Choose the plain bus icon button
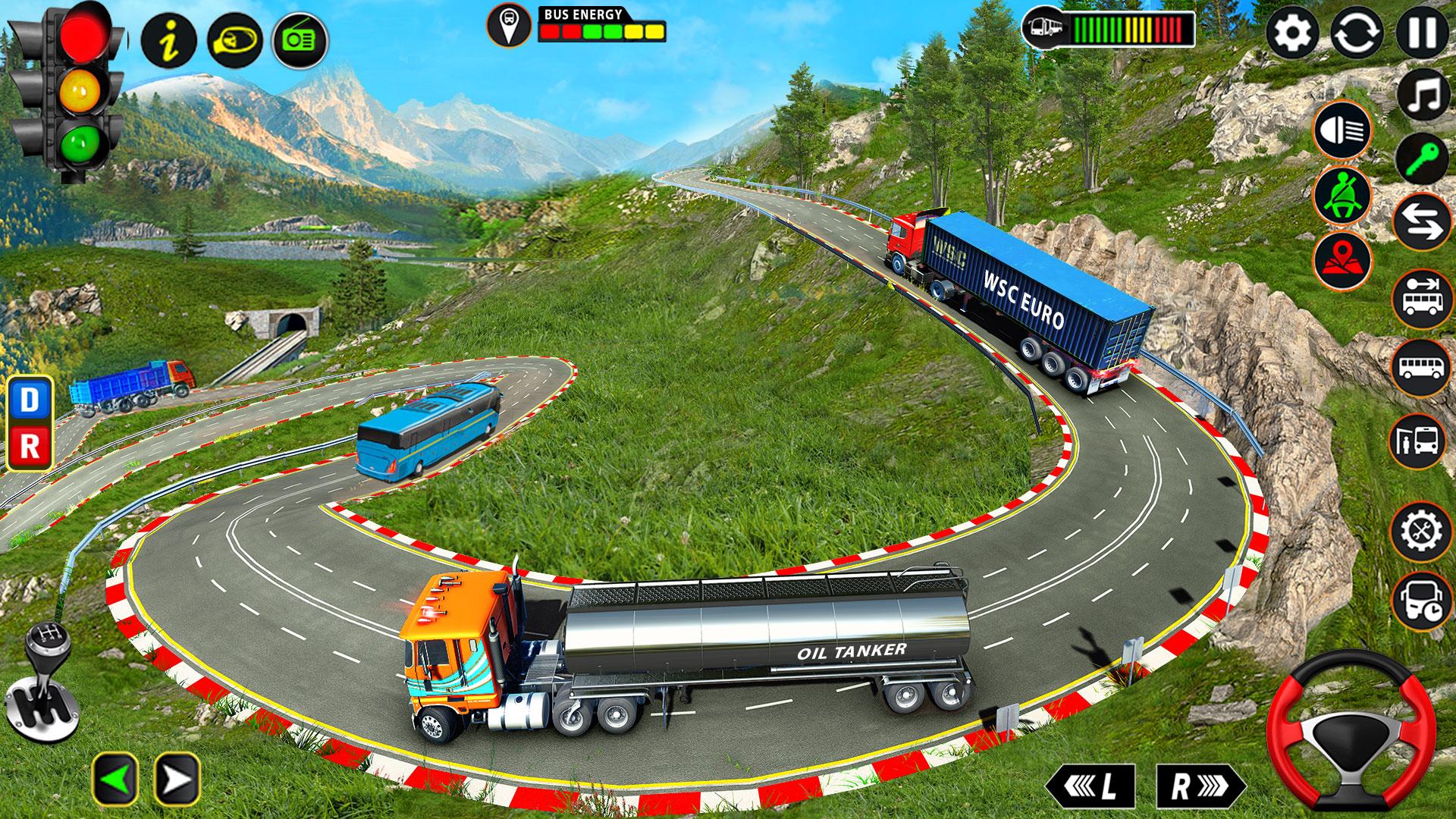Screen dimensions: 1456x819 [1423, 368]
